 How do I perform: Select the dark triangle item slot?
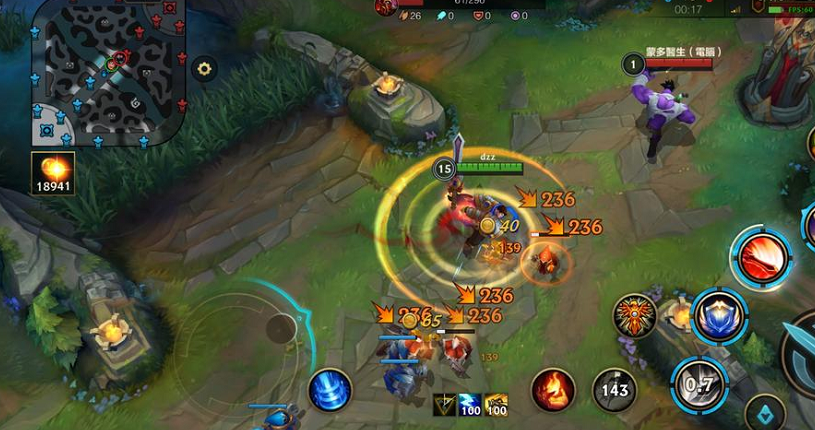[x=445, y=405]
